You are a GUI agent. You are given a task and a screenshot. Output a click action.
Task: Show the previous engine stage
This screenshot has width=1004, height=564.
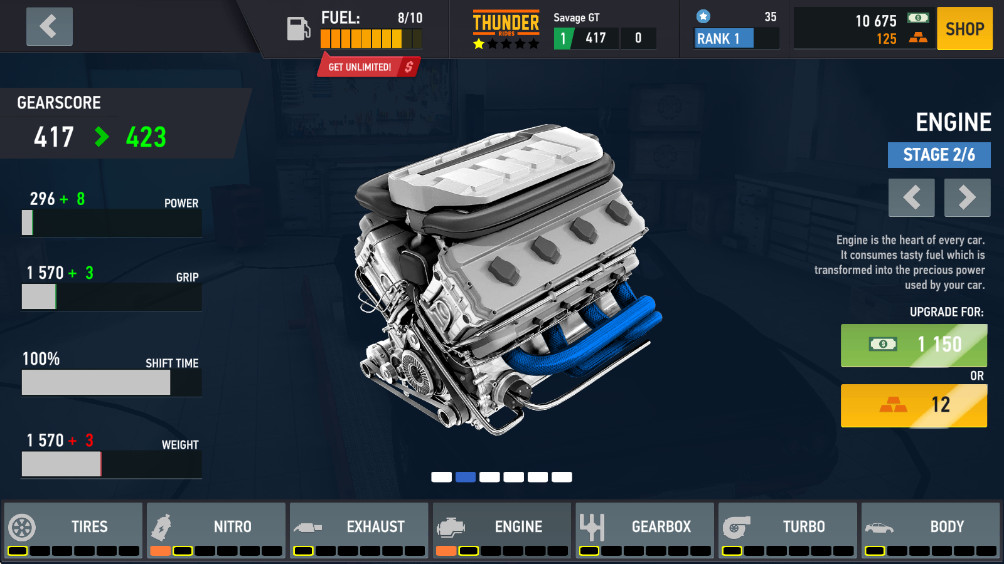pos(911,198)
